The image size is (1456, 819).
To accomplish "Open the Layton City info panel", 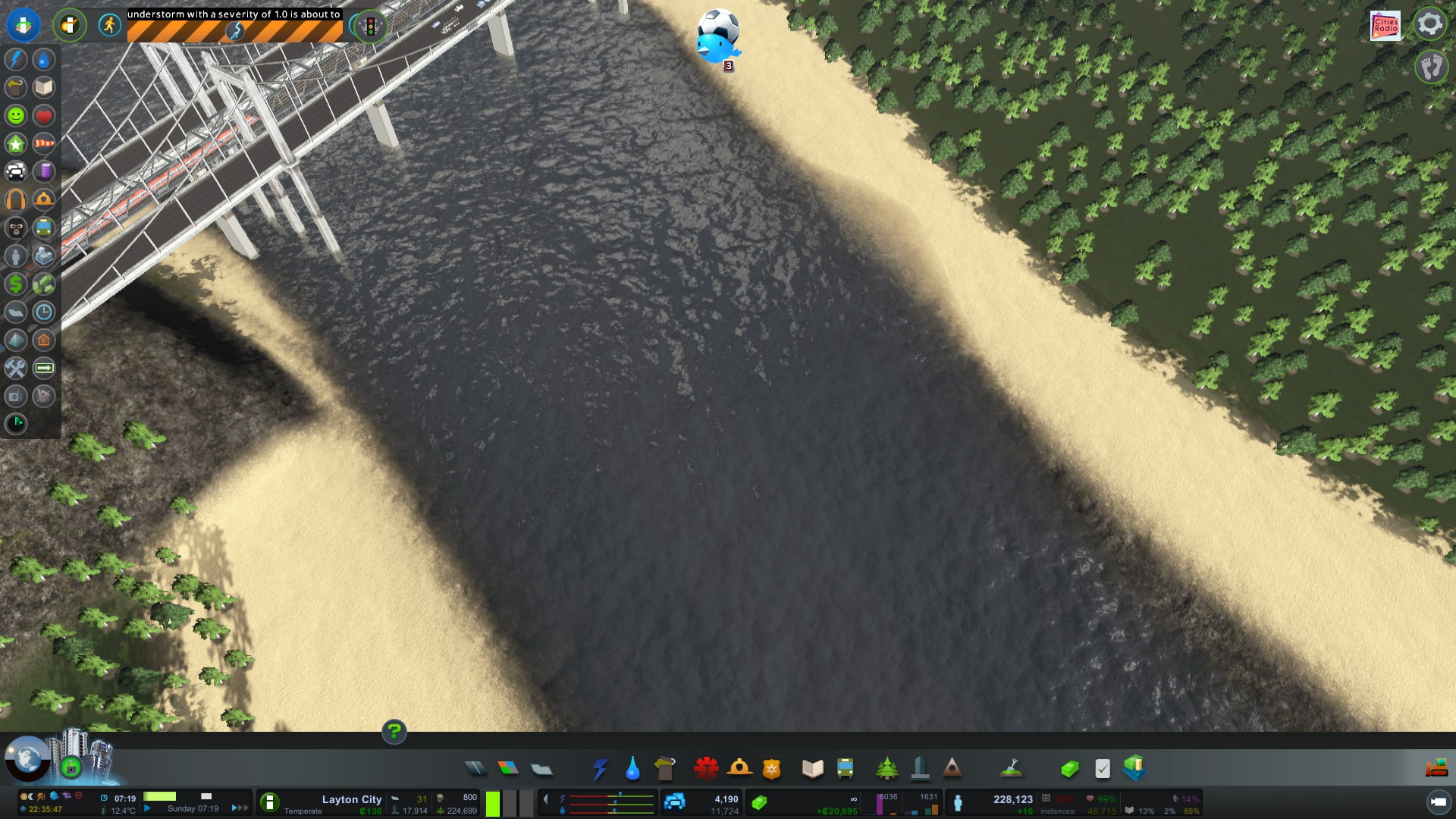I will pos(351,799).
